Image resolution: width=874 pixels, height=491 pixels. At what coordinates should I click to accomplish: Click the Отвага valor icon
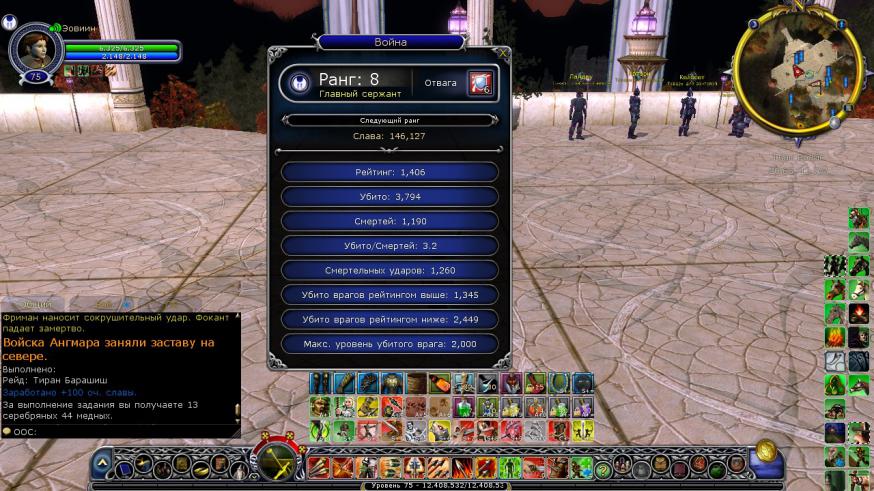click(479, 83)
